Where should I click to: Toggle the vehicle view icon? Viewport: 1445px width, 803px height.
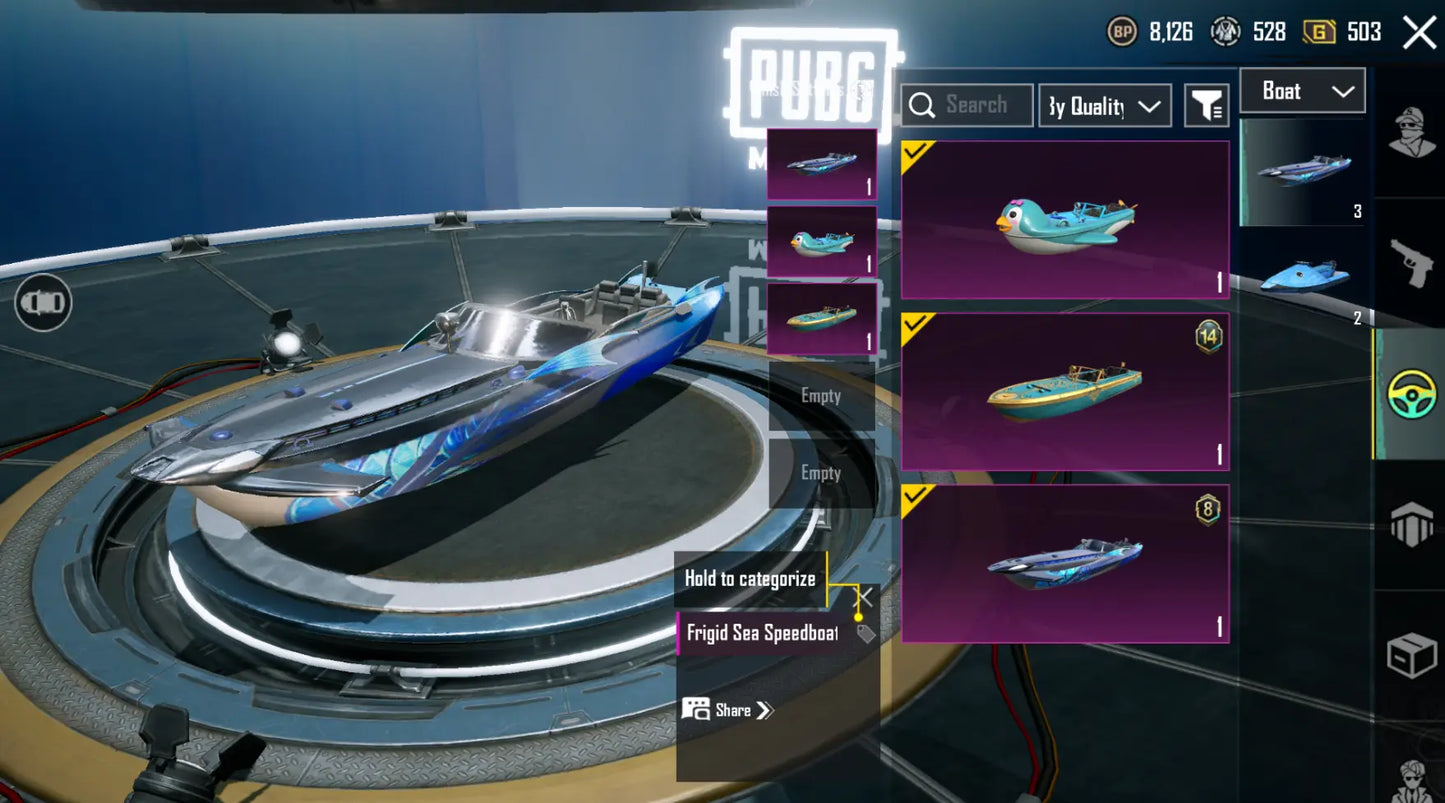43,302
